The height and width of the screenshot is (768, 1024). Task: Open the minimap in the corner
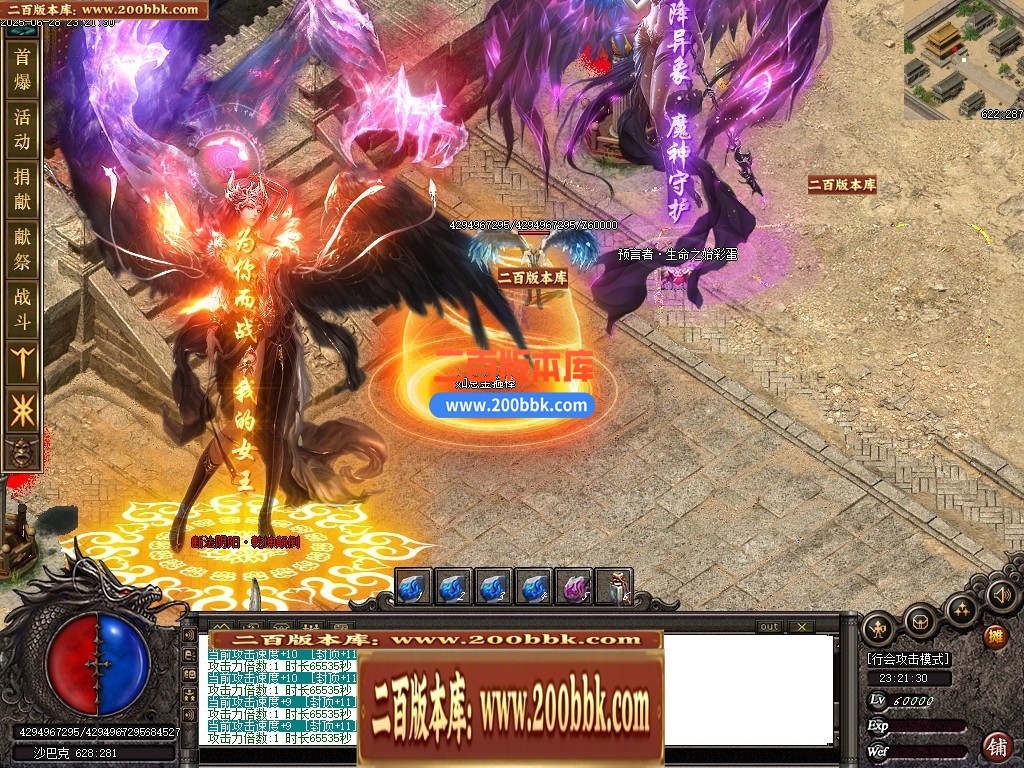963,60
